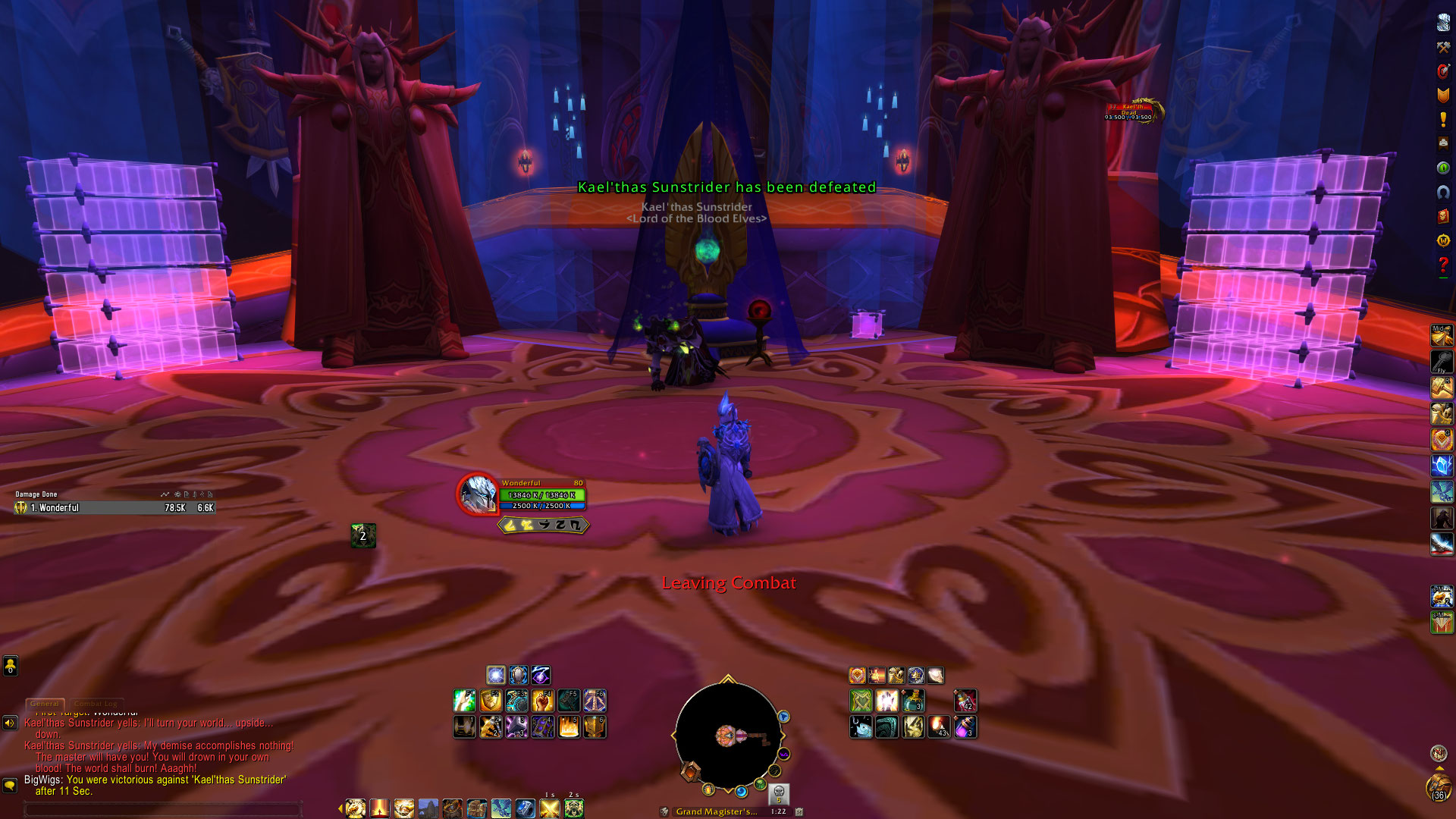Switch to the General chat tab
The width and height of the screenshot is (1456, 819).
click(x=45, y=704)
